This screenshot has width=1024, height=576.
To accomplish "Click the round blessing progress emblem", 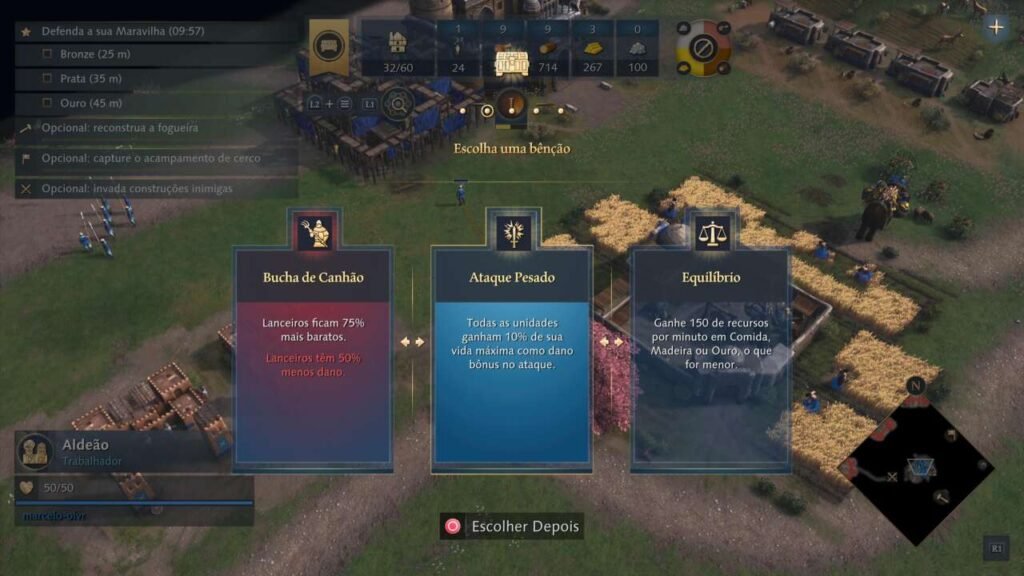I will coord(511,104).
